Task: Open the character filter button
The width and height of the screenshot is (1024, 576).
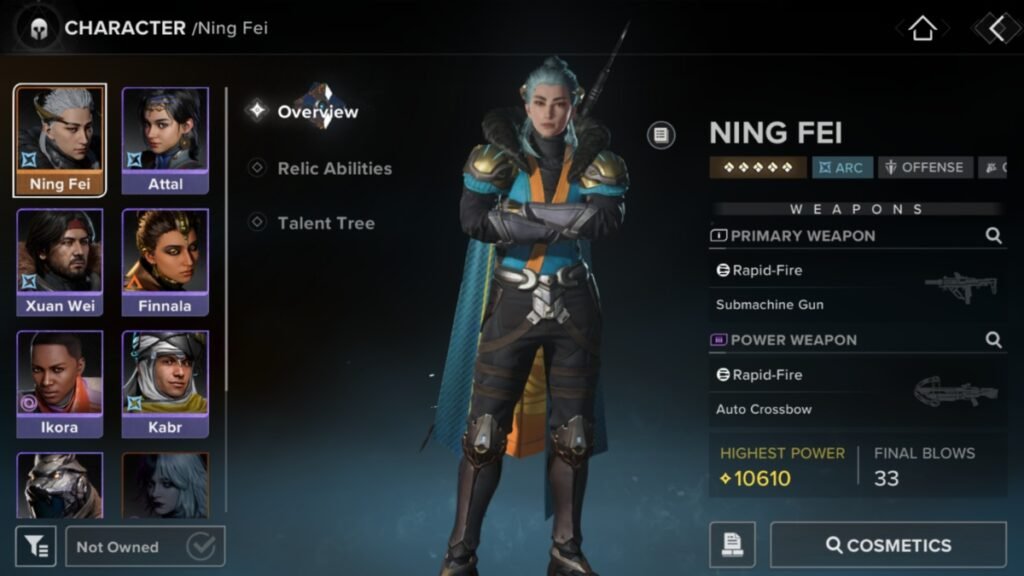Action: (x=35, y=546)
